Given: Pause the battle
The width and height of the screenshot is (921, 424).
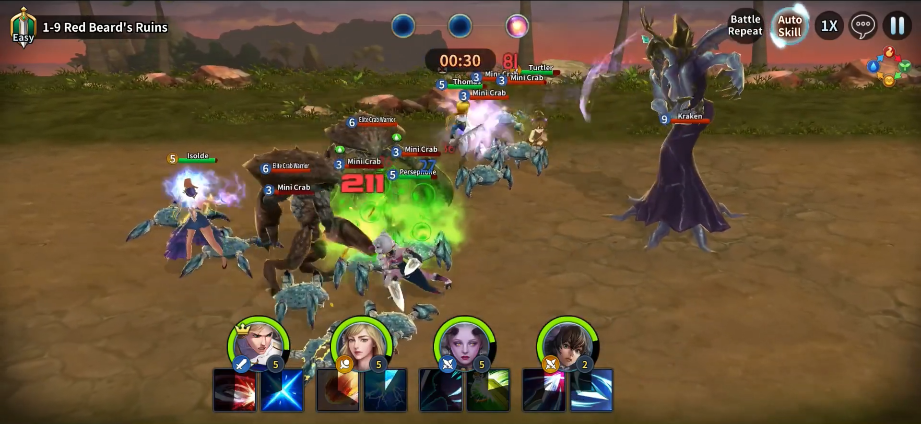Looking at the screenshot, I should (897, 25).
